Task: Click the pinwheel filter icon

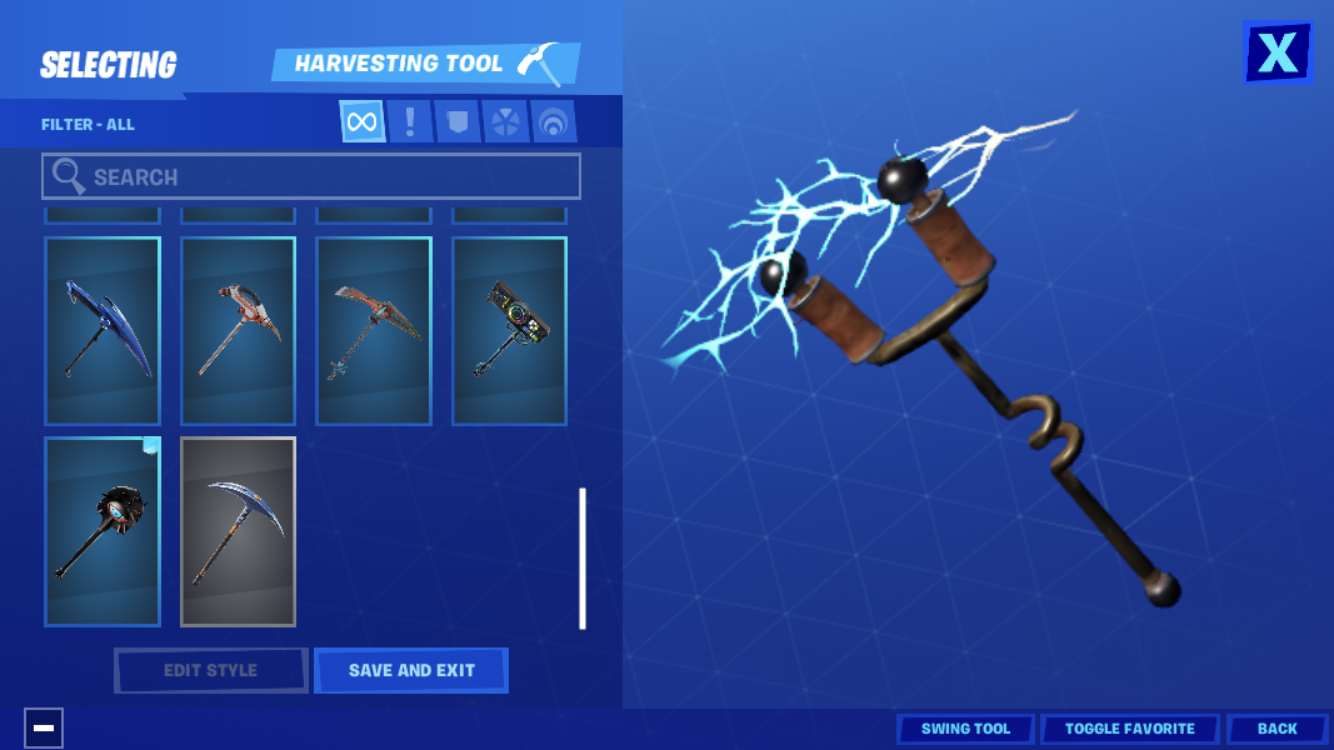Action: (506, 121)
